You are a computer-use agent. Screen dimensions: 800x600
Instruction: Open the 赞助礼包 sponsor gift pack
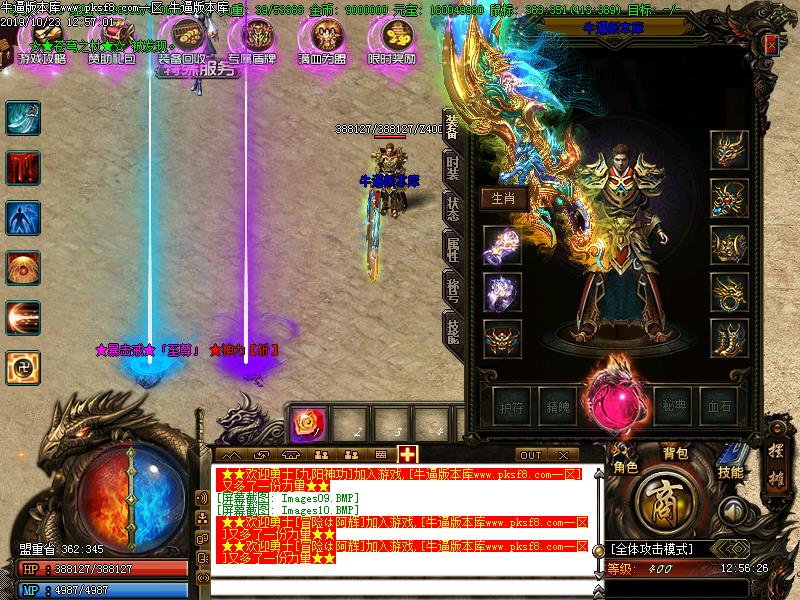pos(111,40)
